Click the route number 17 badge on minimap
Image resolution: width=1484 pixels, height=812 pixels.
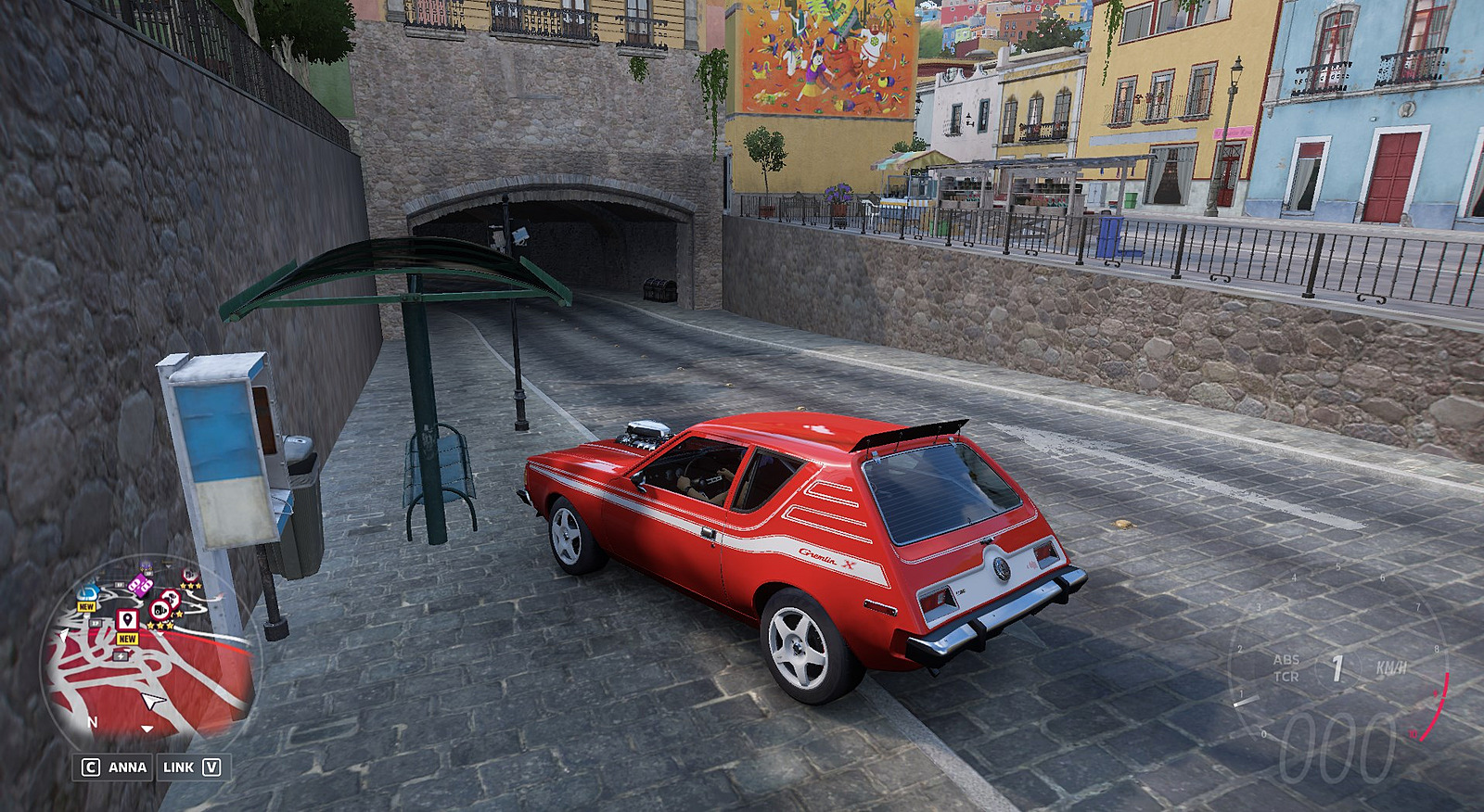[96, 624]
